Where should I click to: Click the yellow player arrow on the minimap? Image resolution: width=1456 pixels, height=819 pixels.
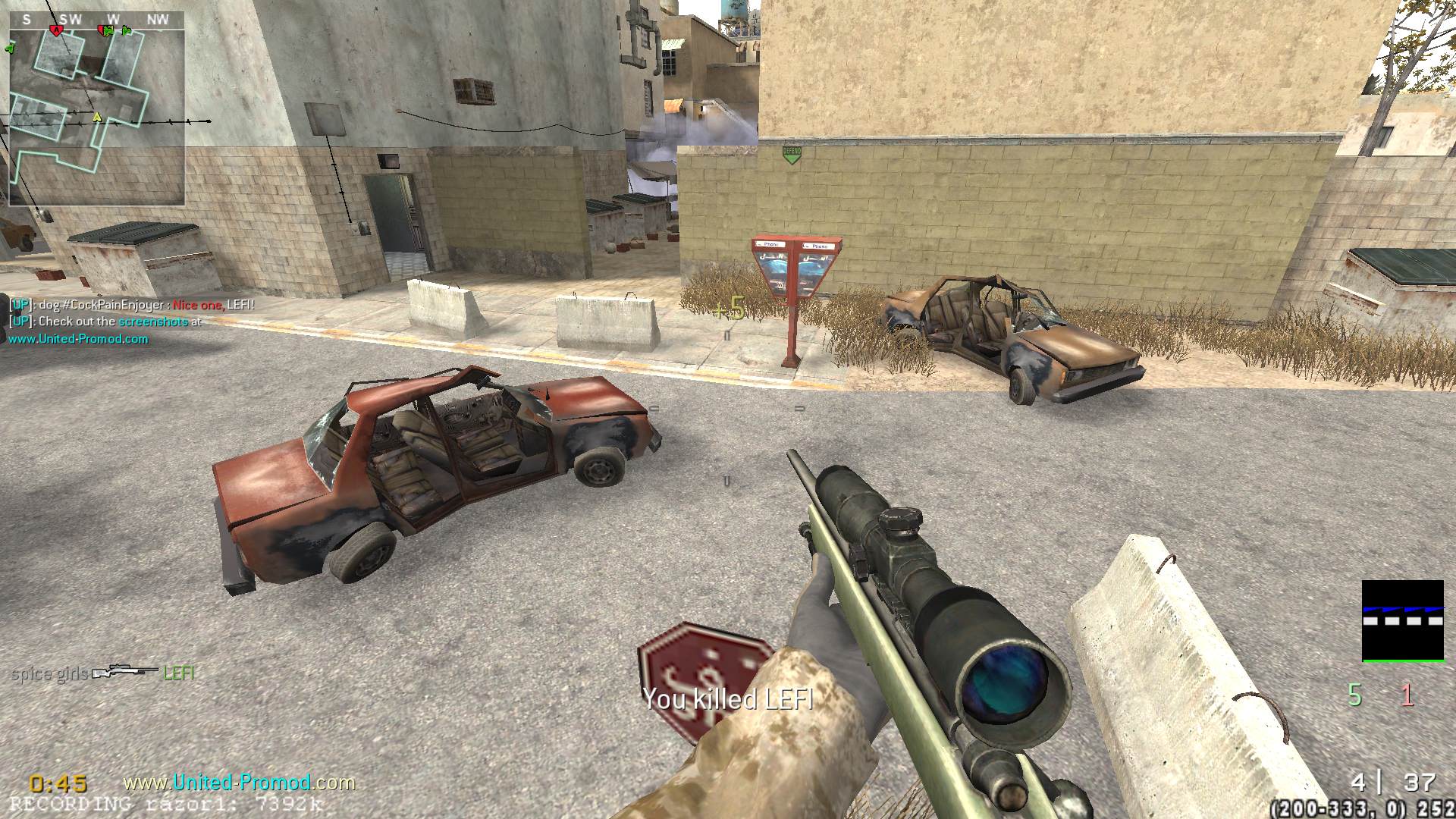click(x=96, y=118)
